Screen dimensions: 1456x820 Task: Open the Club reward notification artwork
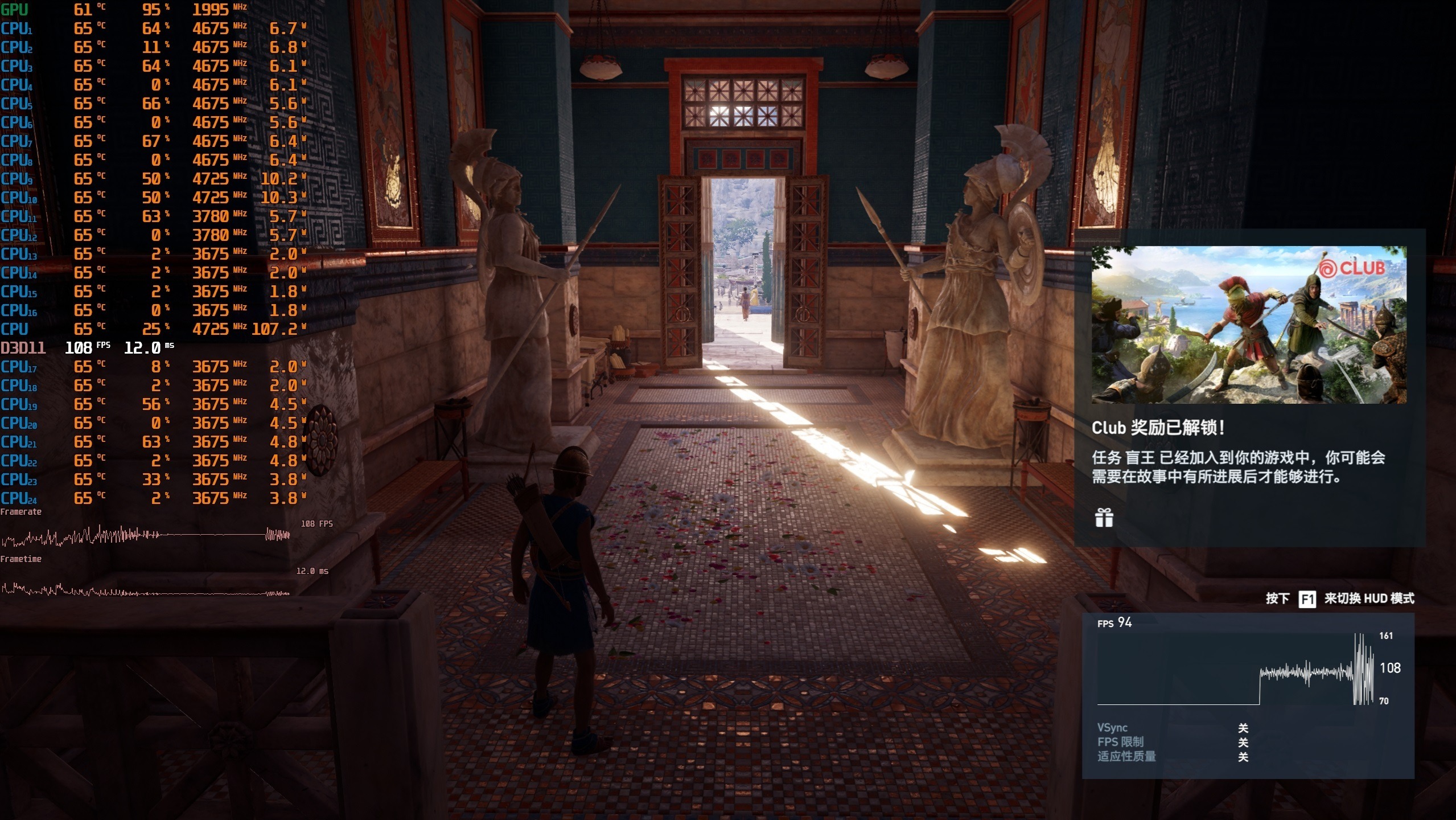pyautogui.click(x=1248, y=325)
